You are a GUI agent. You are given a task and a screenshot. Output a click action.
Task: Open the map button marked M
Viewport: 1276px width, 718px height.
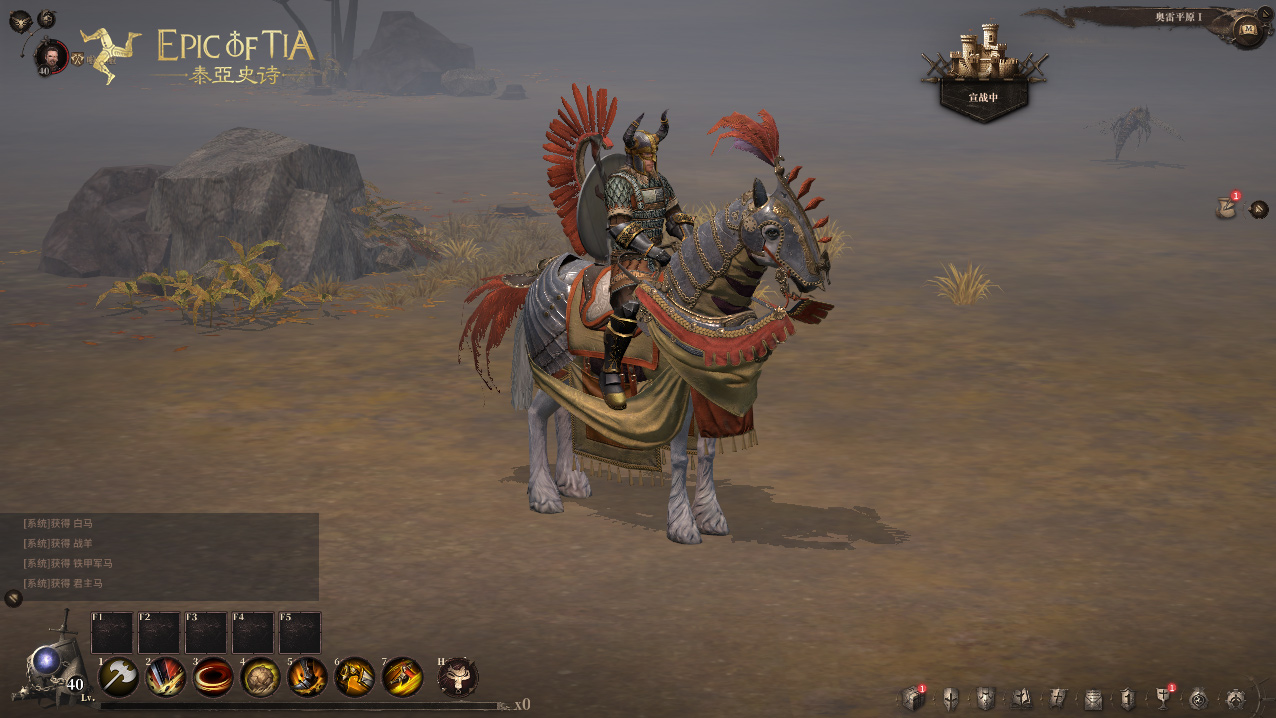click(1247, 29)
